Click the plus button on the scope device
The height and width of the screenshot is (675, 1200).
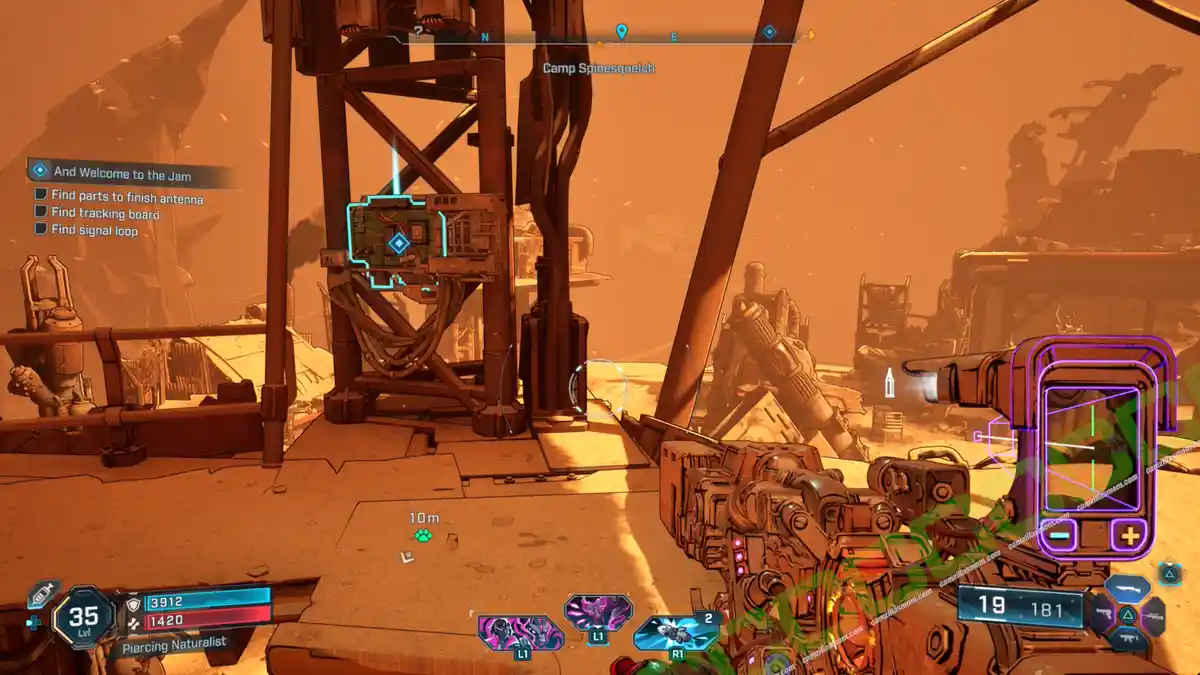1130,535
